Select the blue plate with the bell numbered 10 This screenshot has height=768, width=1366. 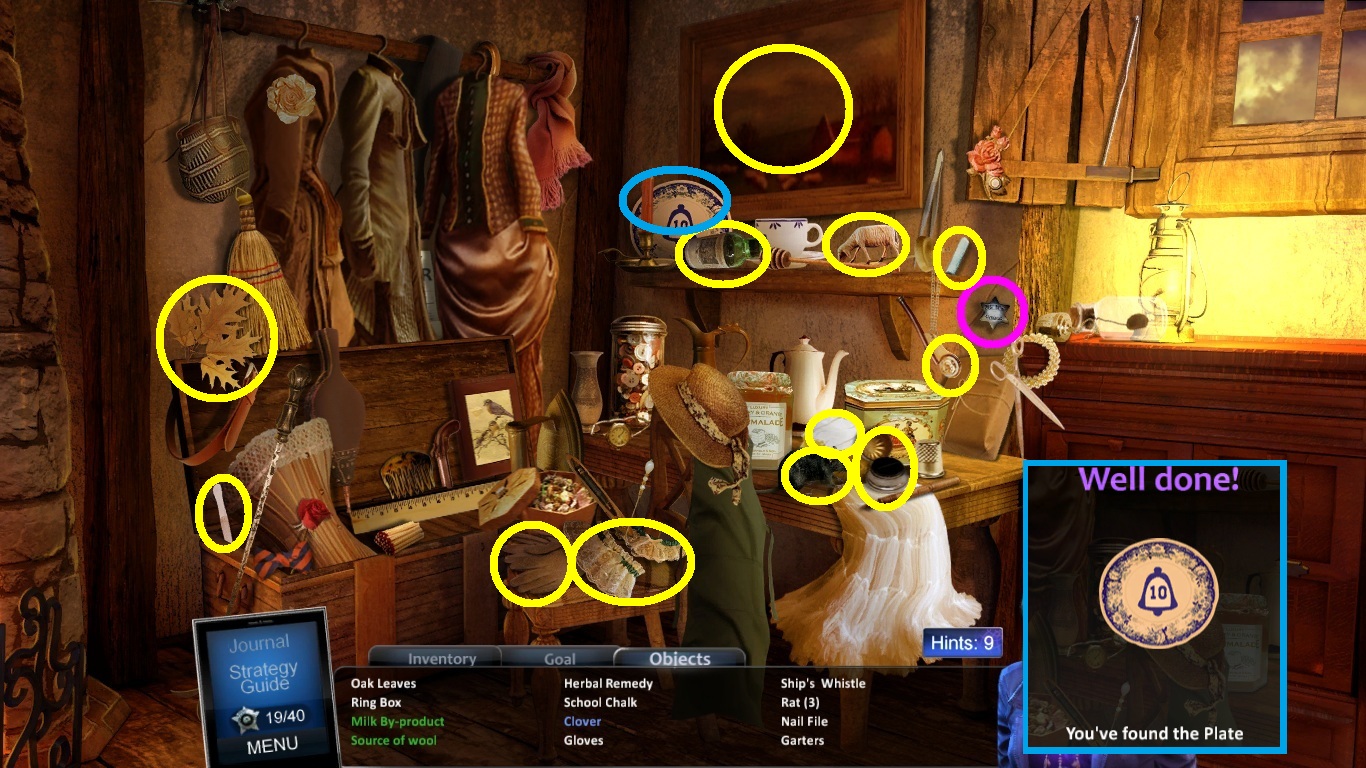[678, 204]
